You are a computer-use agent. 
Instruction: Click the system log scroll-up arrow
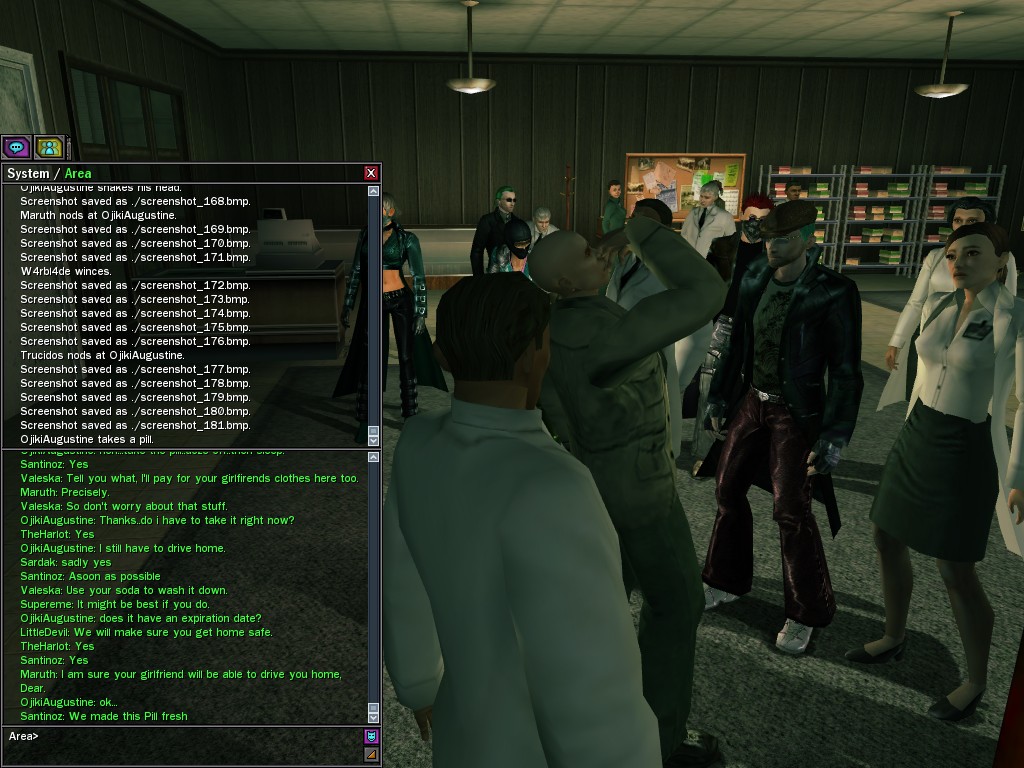coord(373,191)
